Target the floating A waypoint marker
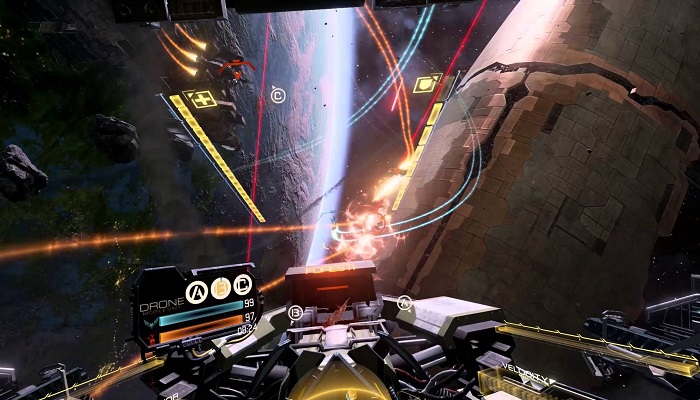Screen dimensions: 700x400 (x=404, y=301)
